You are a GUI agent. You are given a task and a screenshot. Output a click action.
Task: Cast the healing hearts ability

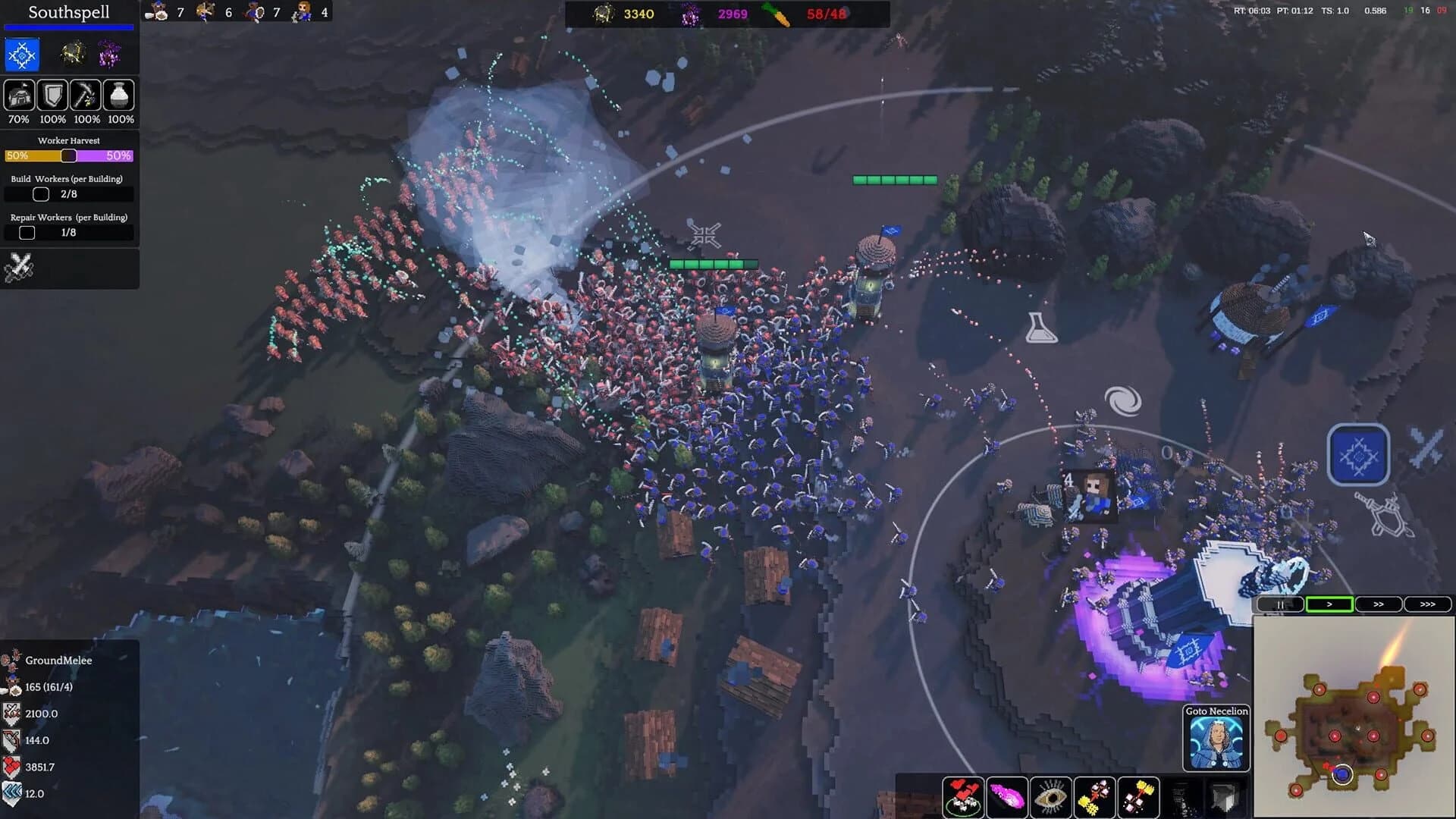tap(963, 796)
